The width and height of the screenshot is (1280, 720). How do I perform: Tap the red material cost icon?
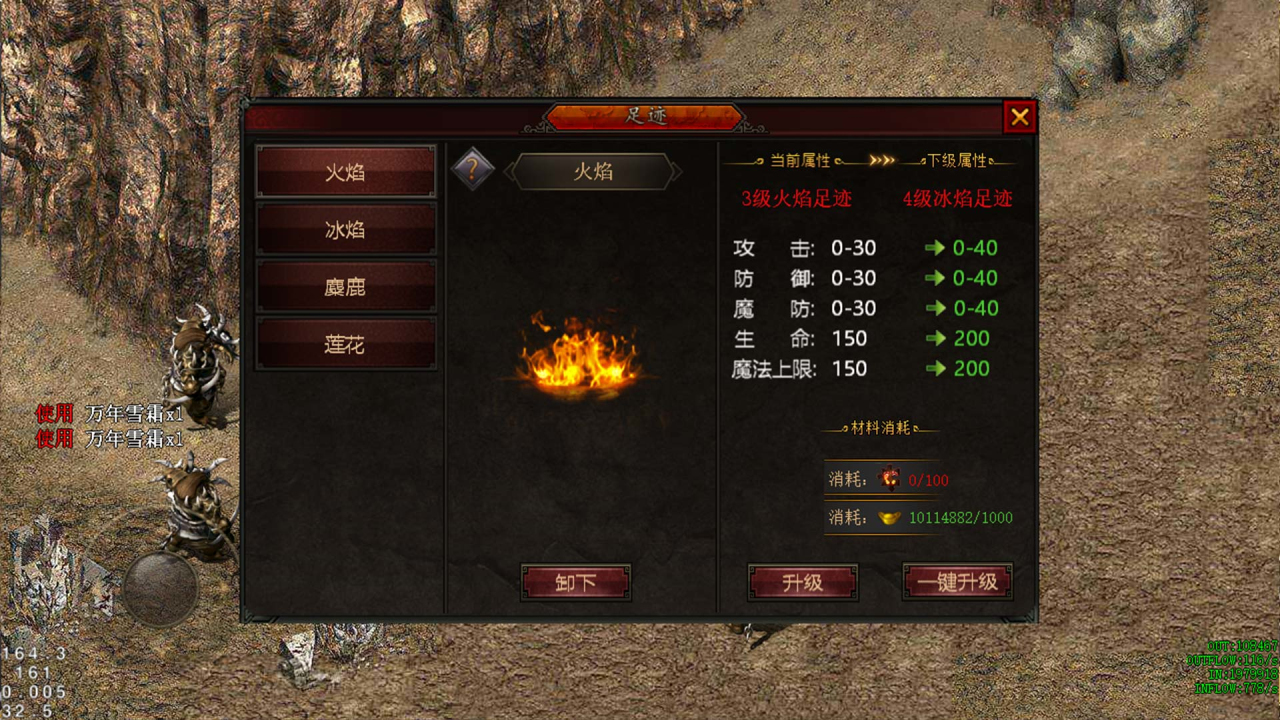(889, 480)
